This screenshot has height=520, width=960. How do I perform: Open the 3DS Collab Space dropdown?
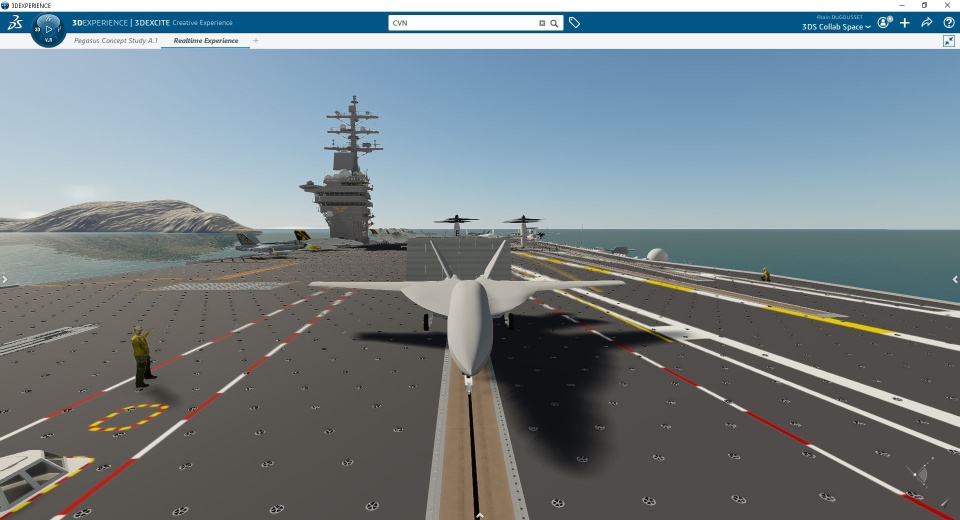click(x=836, y=27)
